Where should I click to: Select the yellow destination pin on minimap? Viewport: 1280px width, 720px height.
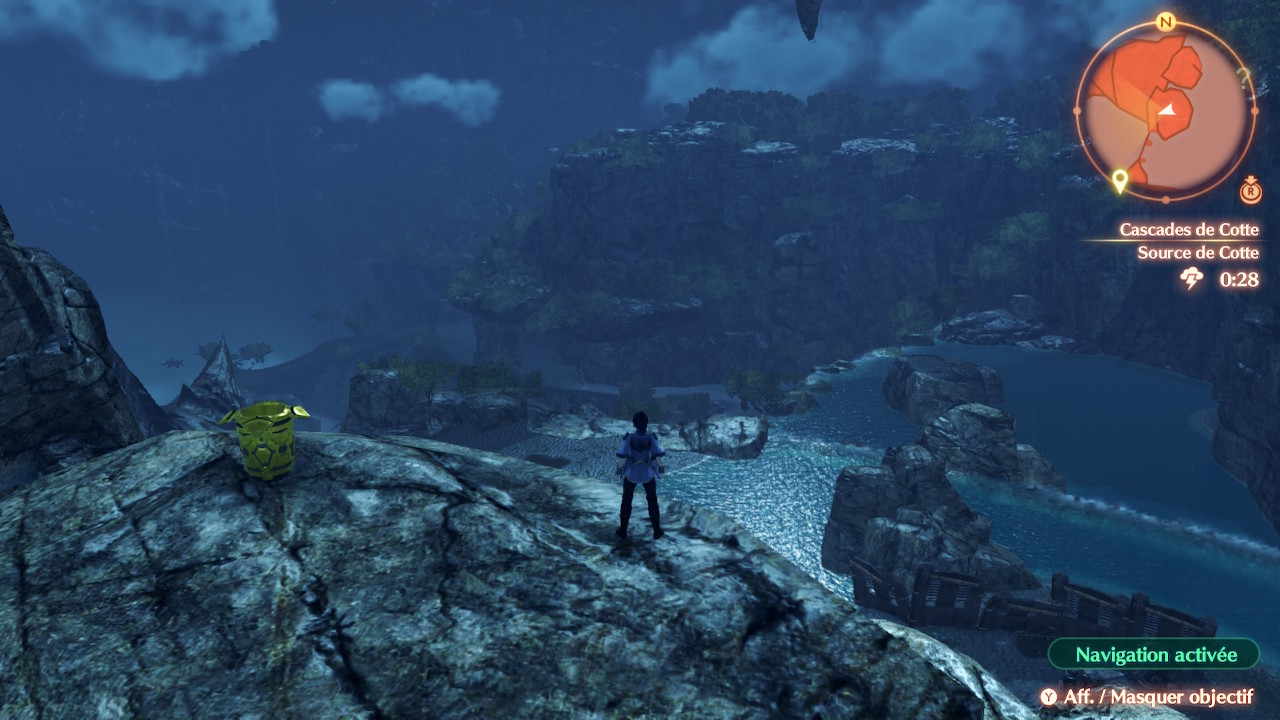pyautogui.click(x=1120, y=180)
